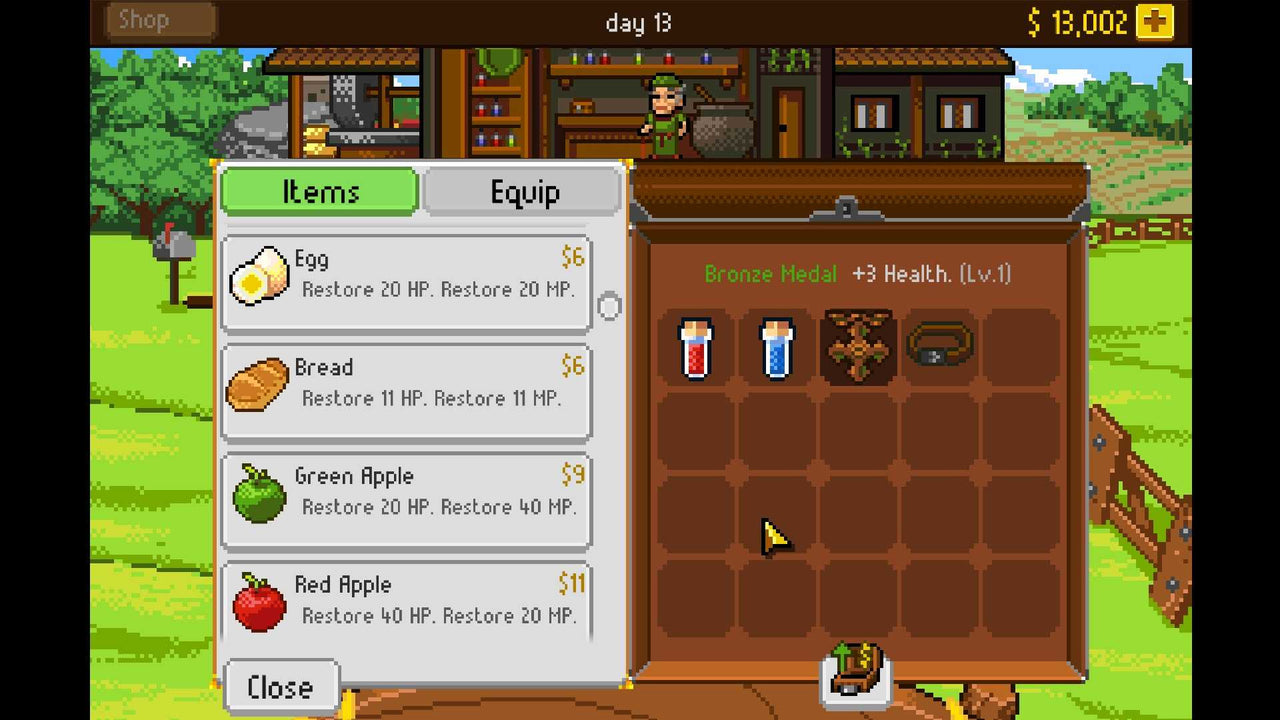Close the shop inventory panel
This screenshot has height=720, width=1280.
click(280, 686)
